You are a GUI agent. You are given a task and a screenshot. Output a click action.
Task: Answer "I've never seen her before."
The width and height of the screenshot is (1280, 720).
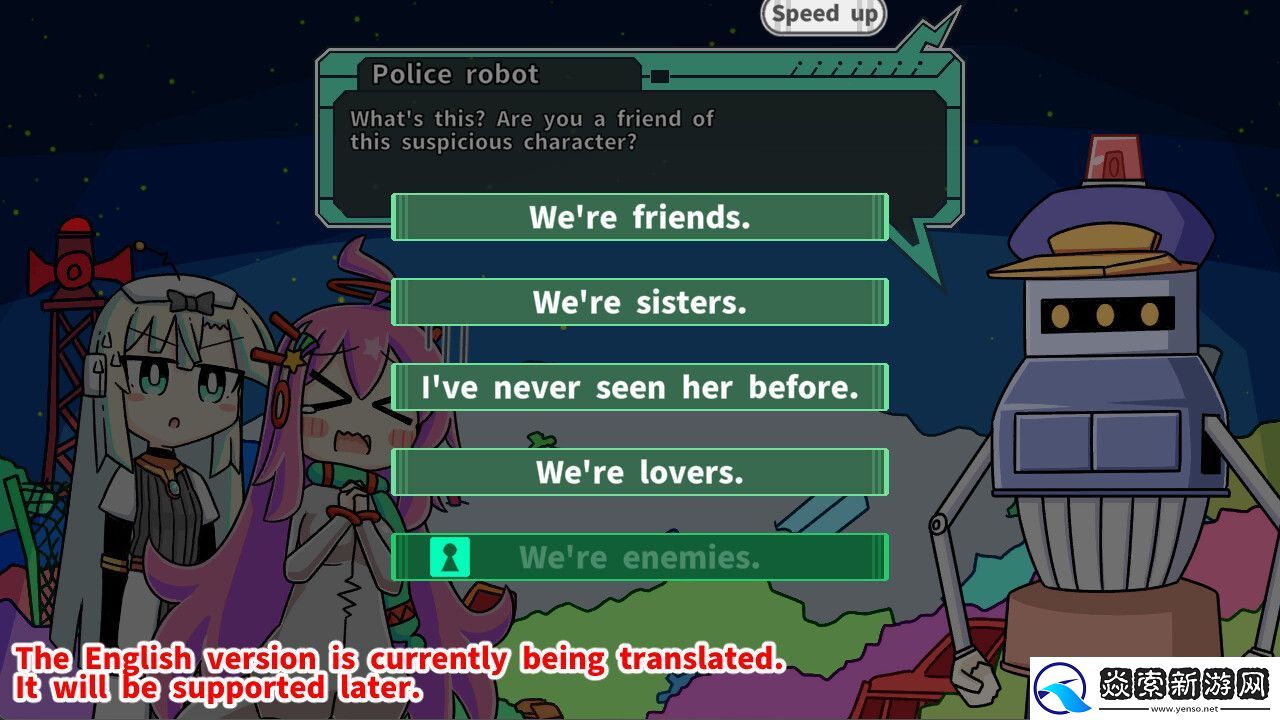coord(639,387)
